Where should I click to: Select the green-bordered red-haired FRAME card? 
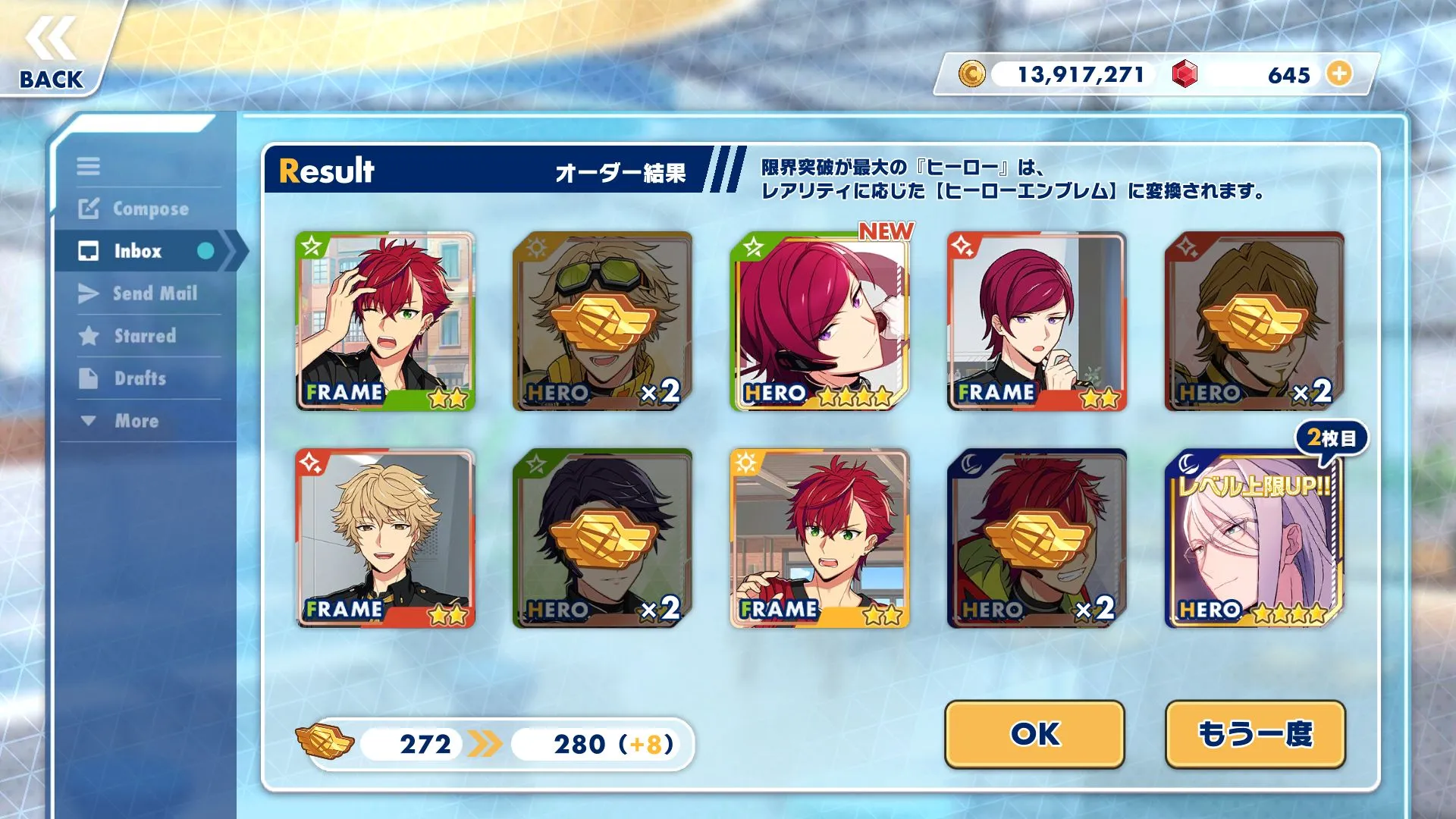pos(385,322)
